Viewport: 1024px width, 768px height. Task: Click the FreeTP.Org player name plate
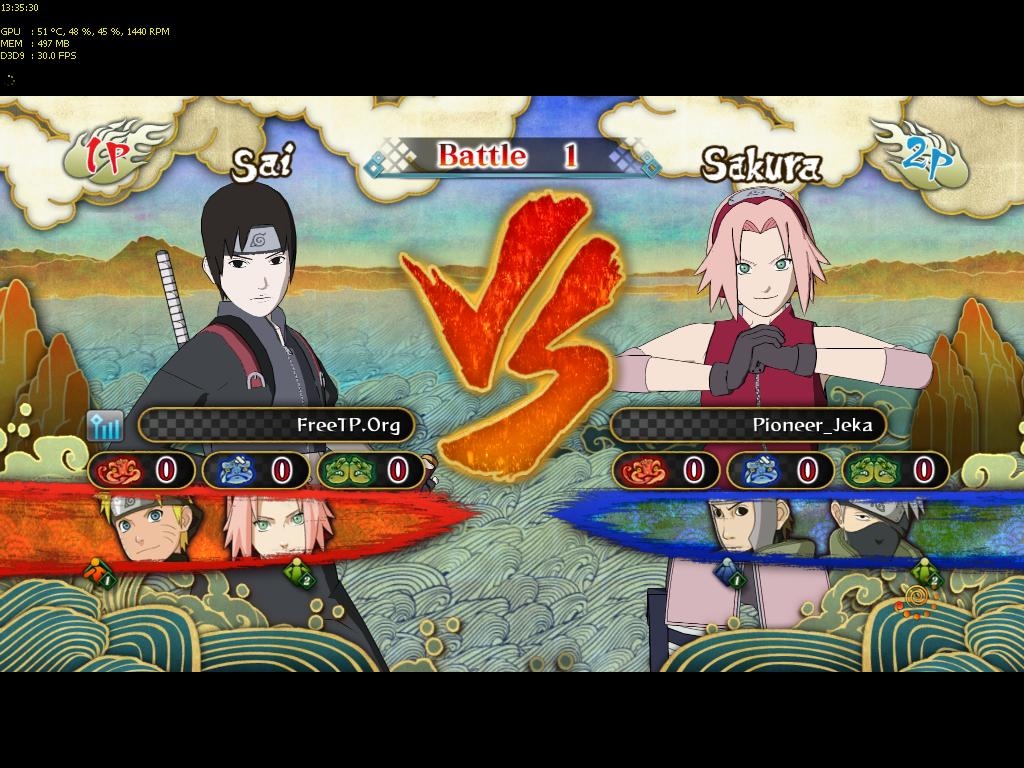[x=275, y=425]
